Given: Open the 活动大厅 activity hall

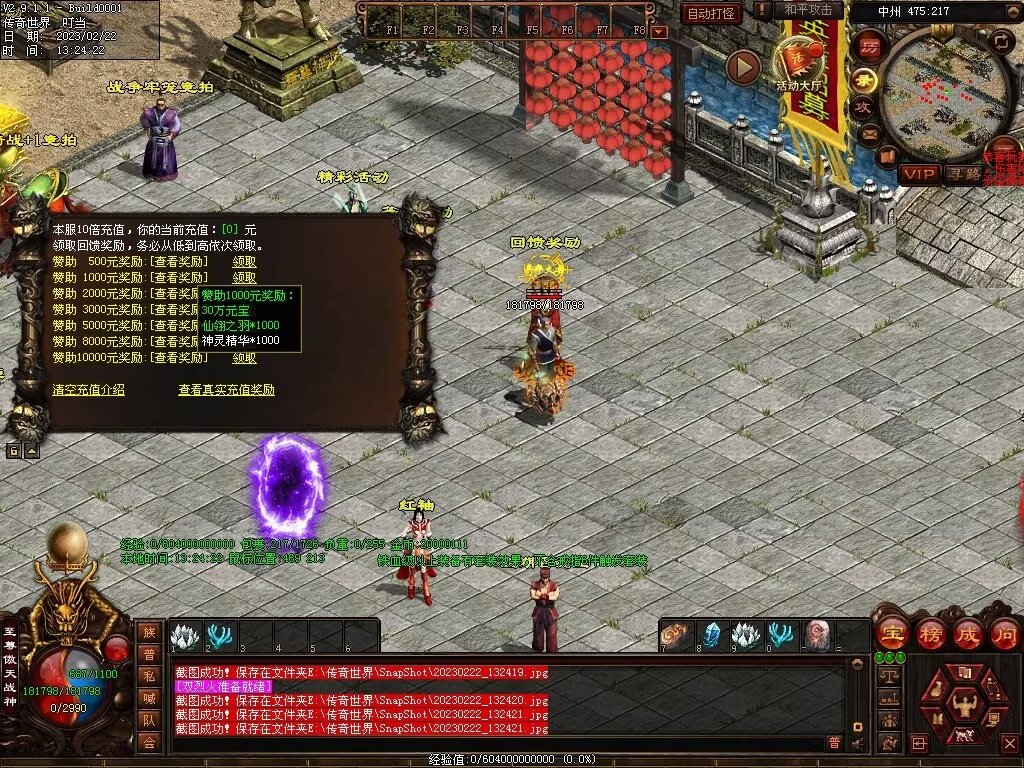Looking at the screenshot, I should click(800, 63).
